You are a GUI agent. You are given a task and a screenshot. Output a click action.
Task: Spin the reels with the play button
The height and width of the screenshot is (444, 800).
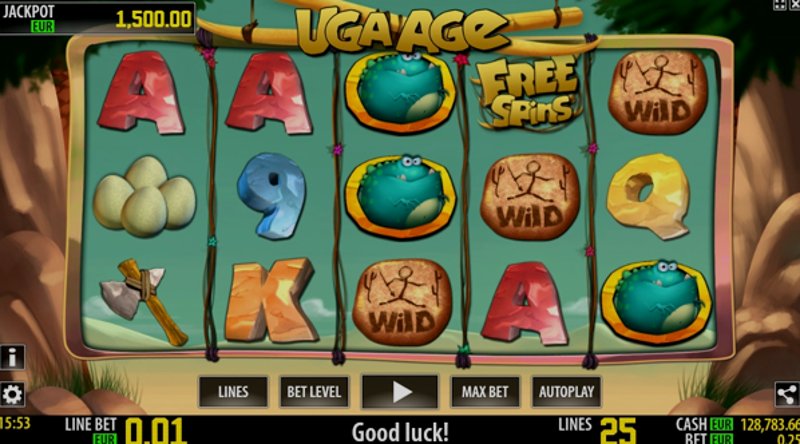coord(400,391)
